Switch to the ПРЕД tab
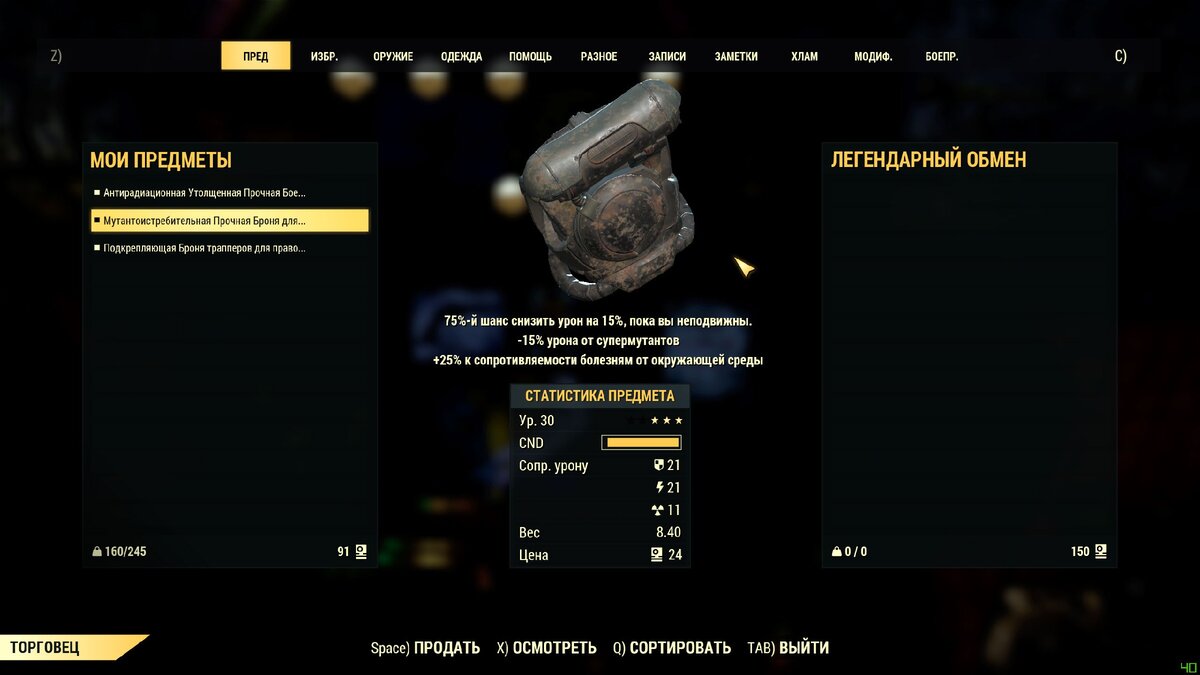The height and width of the screenshot is (675, 1200). pos(255,56)
